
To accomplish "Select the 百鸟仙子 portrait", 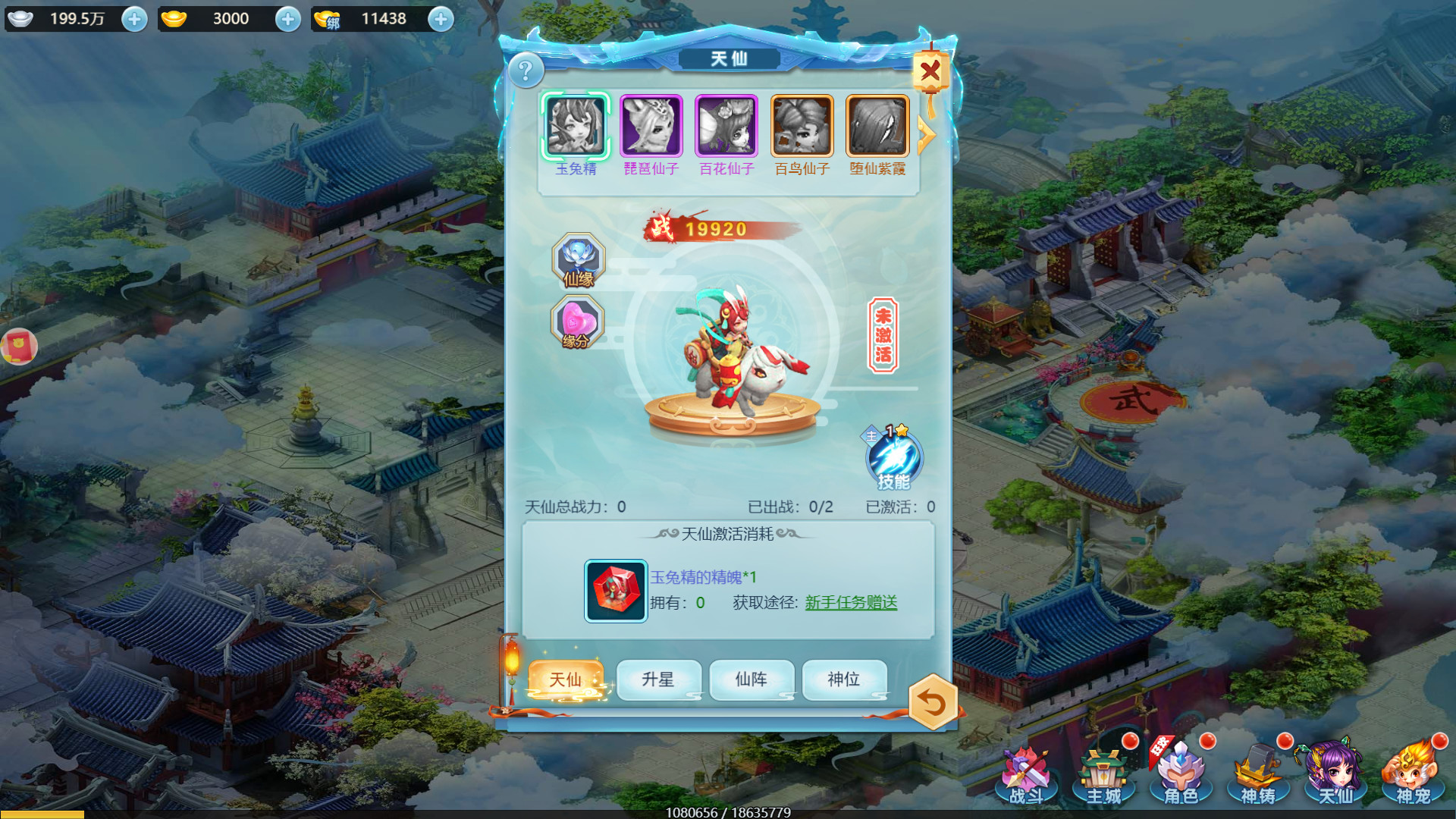I will coord(801,125).
